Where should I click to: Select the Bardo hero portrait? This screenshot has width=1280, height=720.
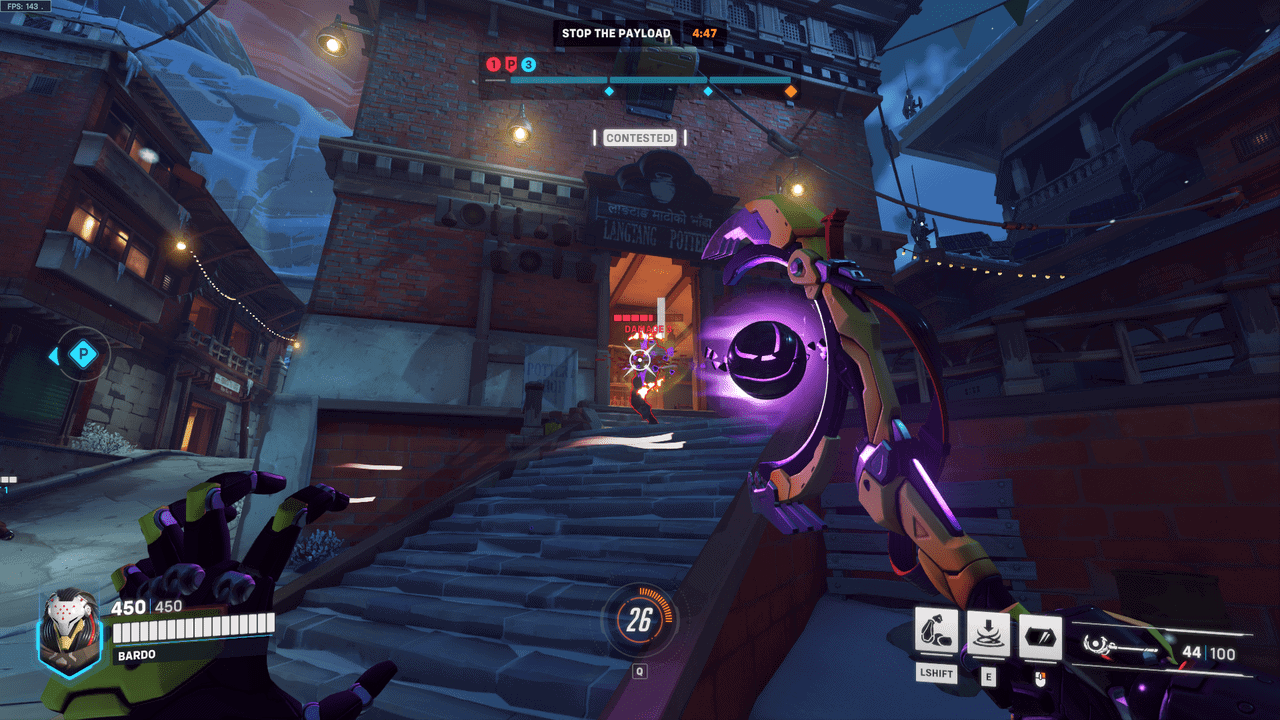pyautogui.click(x=69, y=633)
